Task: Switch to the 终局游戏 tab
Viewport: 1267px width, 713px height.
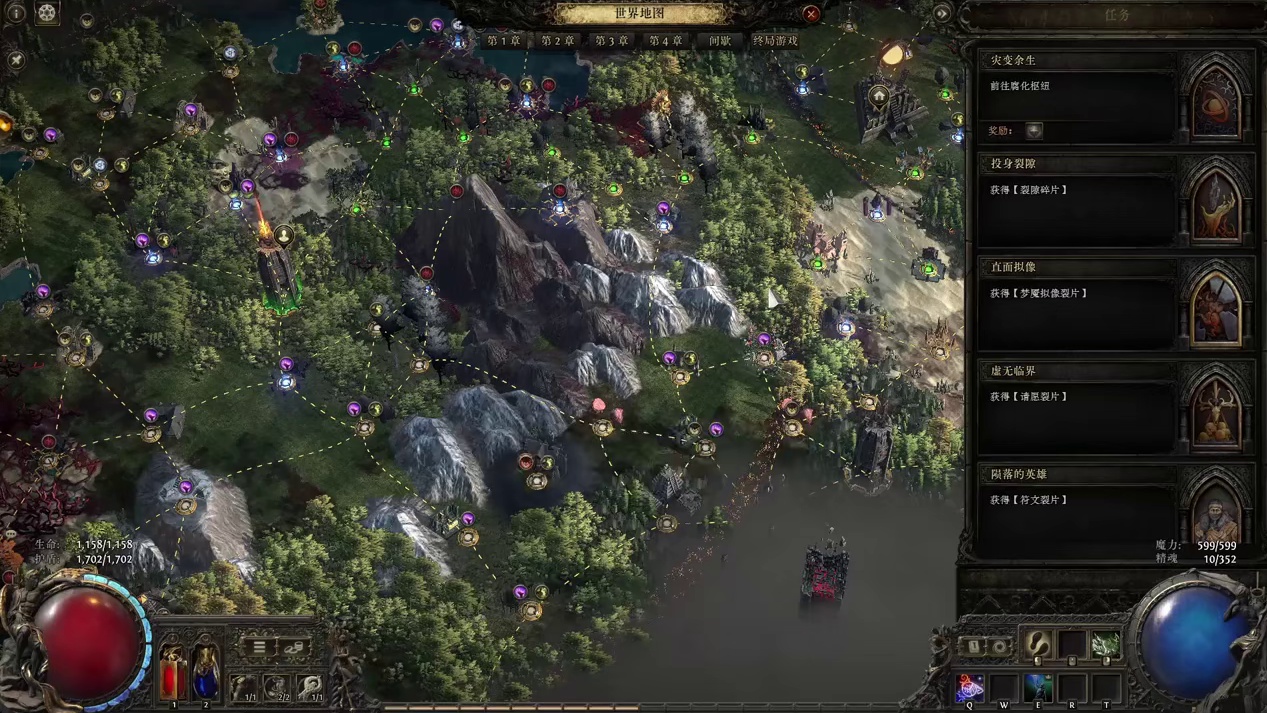Action: point(775,41)
